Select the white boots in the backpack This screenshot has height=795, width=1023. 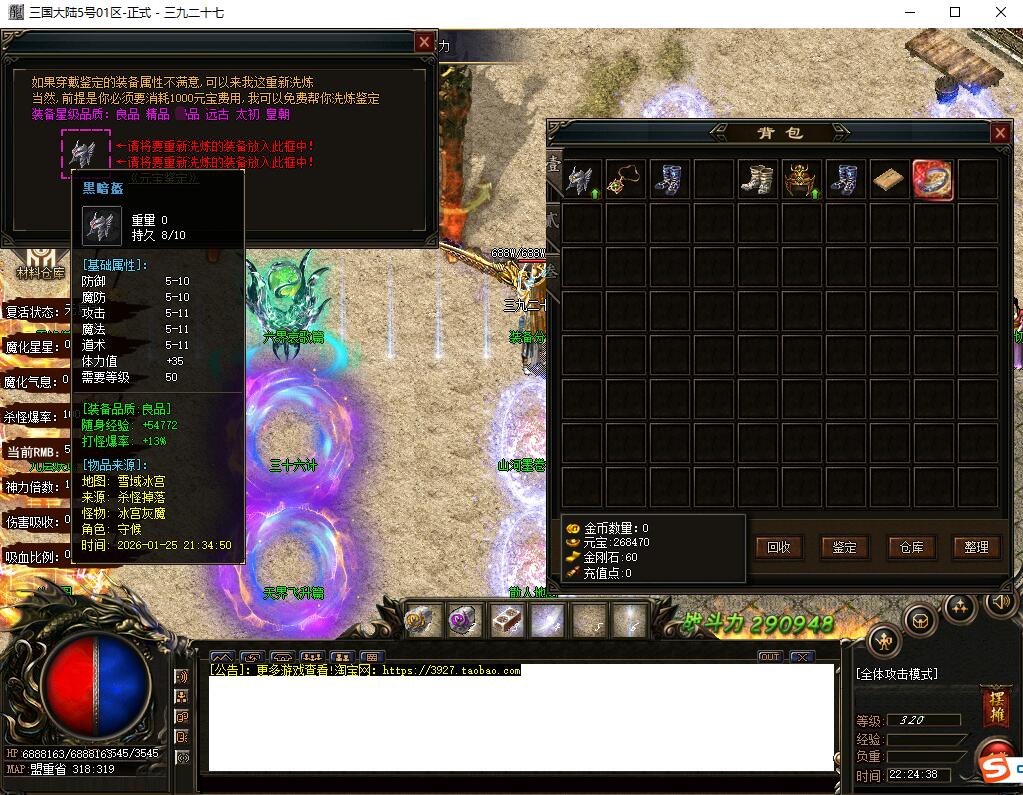tap(757, 180)
